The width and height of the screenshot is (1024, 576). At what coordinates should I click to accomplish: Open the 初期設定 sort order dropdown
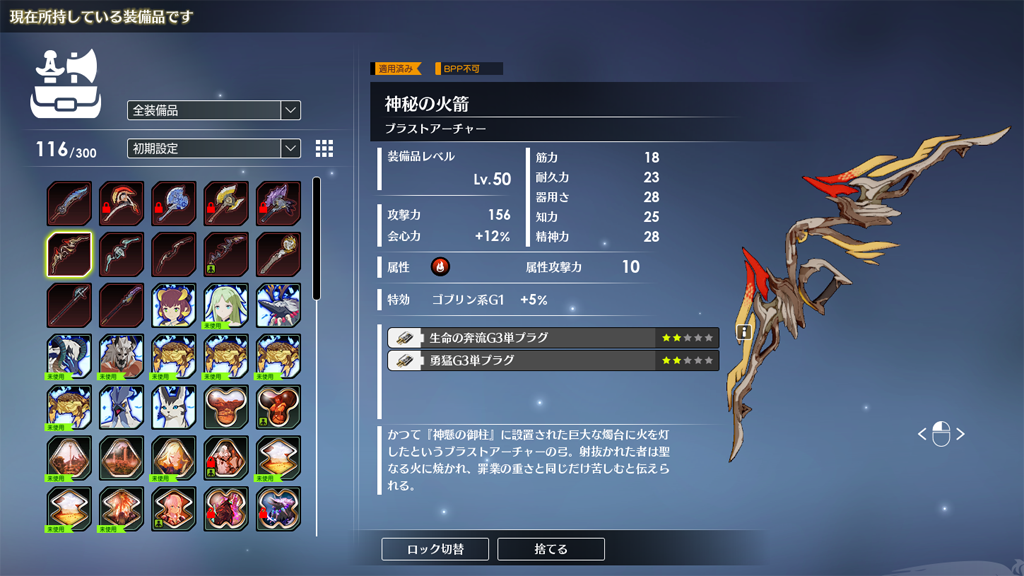point(214,148)
